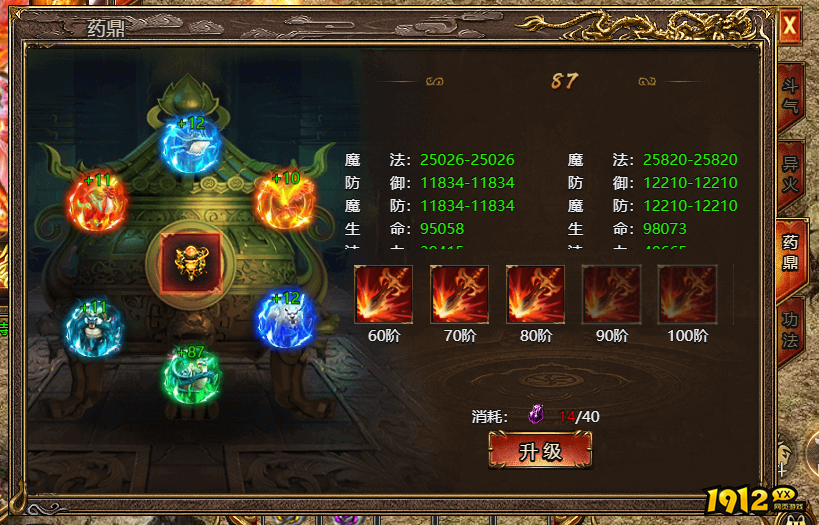Choose the 70阶 skill icon
The width and height of the screenshot is (819, 525).
pyautogui.click(x=460, y=294)
